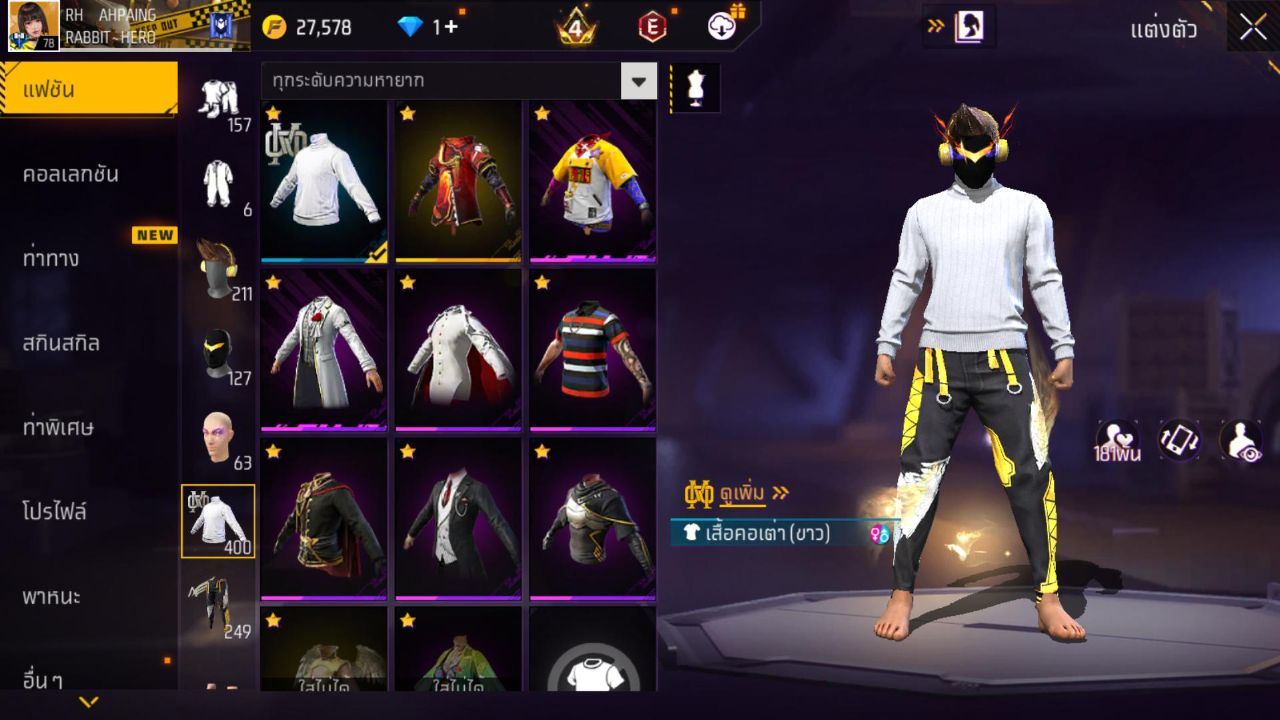Tap the diamond balance showing 1+
Image resolution: width=1280 pixels, height=720 pixels.
point(420,27)
